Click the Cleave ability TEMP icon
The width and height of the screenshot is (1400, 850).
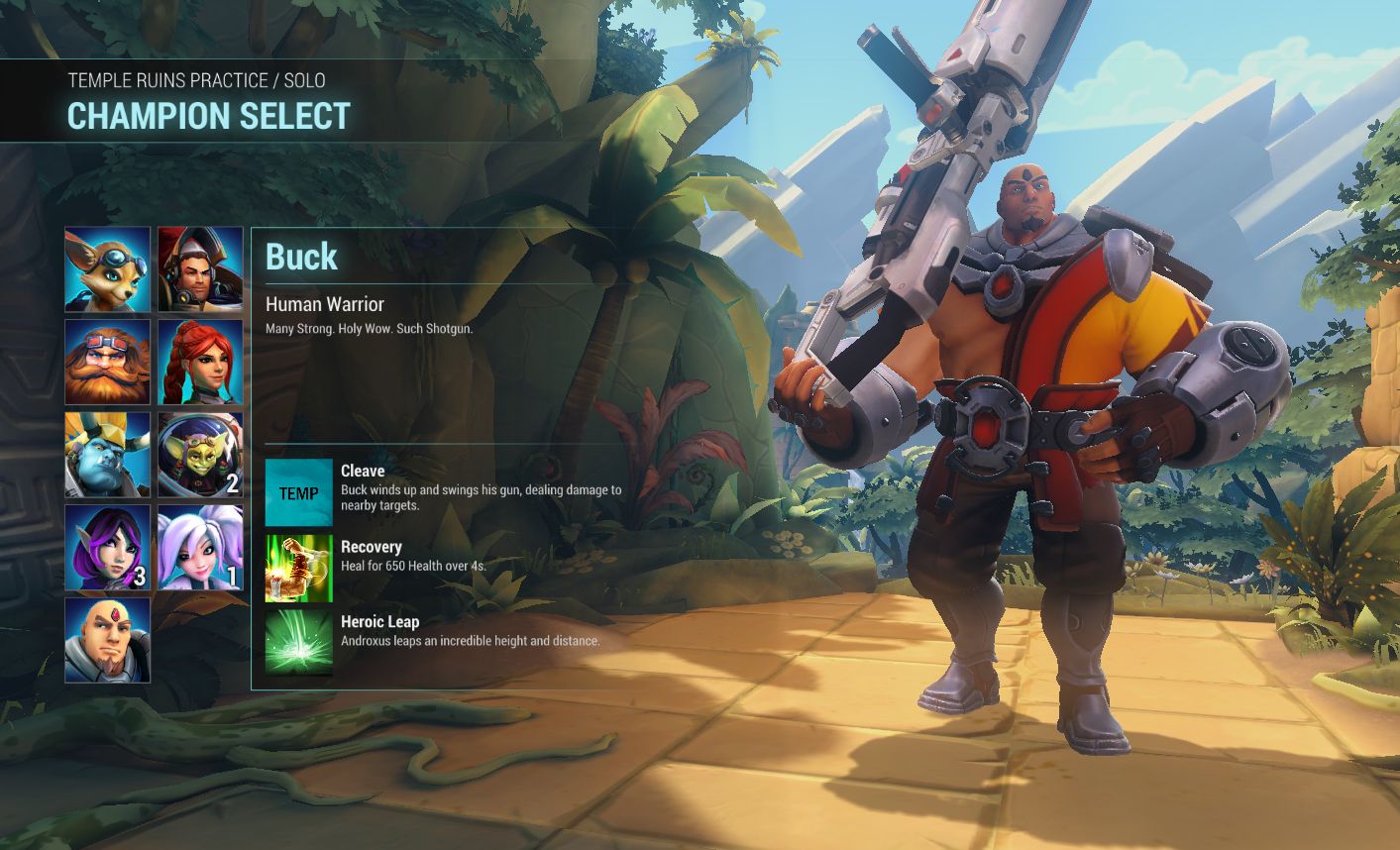(299, 492)
